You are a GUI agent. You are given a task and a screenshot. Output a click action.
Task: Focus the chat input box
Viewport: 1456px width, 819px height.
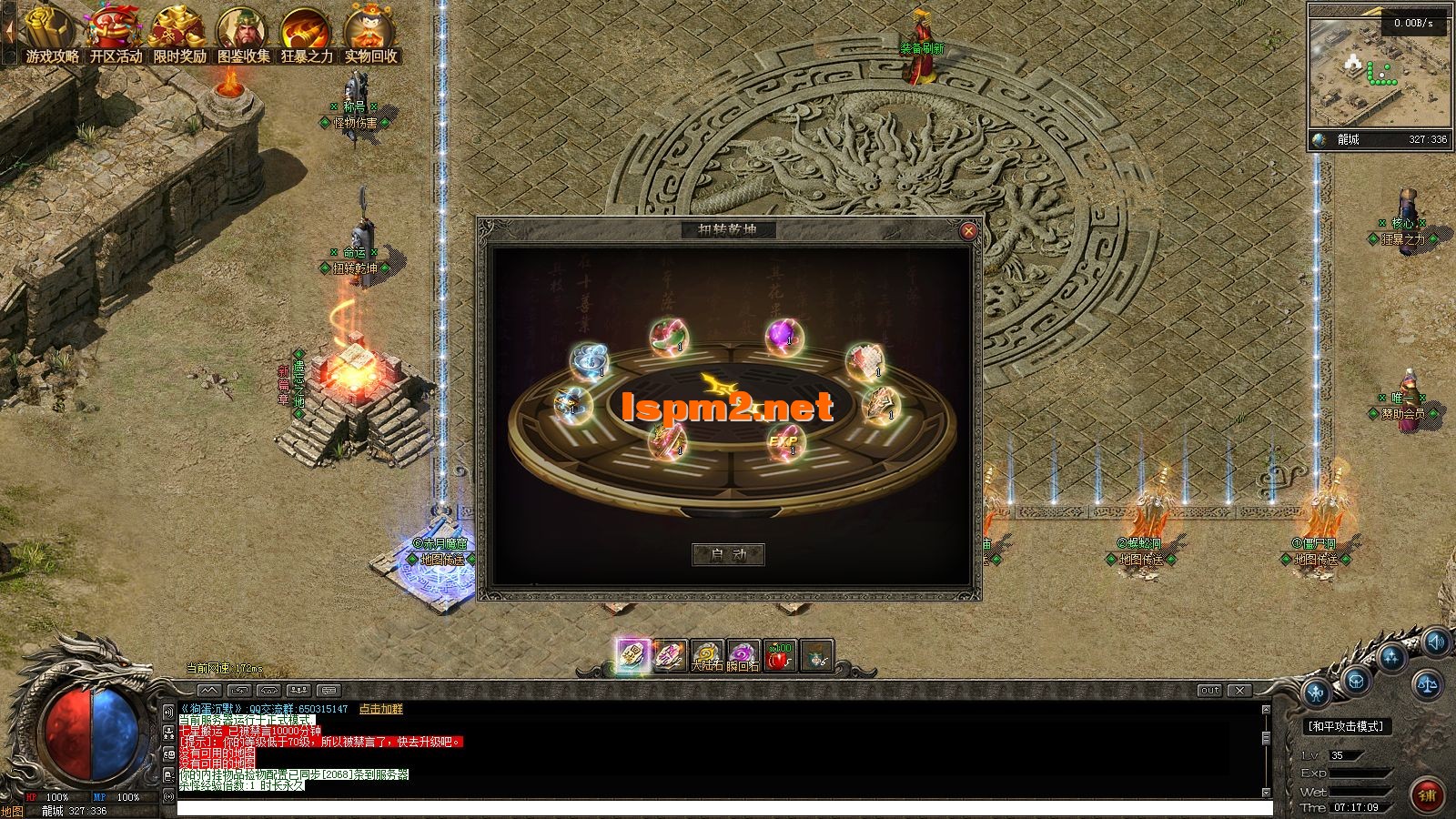(723, 808)
